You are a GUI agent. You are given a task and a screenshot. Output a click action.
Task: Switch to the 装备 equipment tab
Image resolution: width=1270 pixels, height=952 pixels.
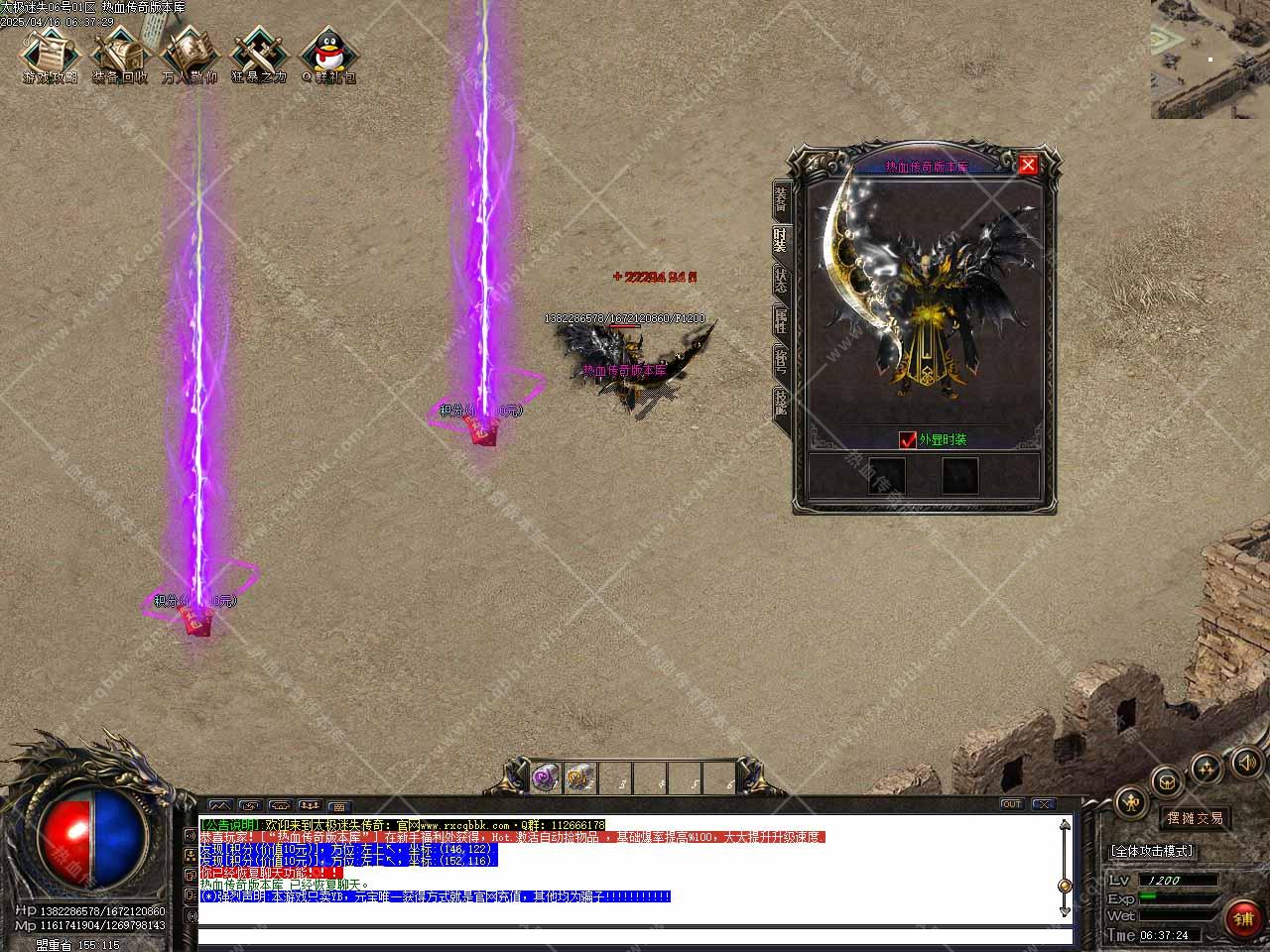coord(782,200)
